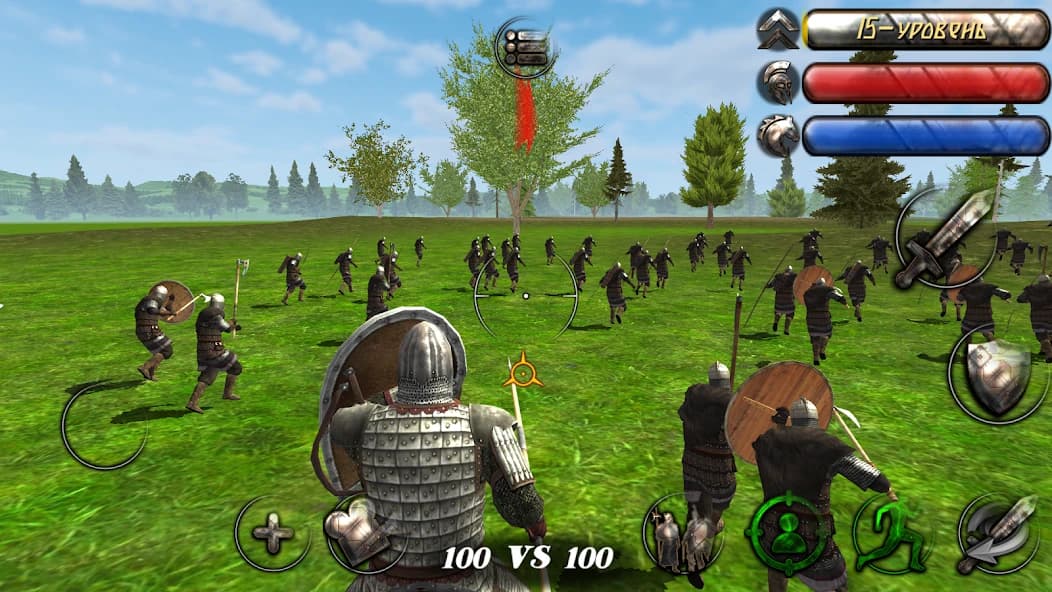Toggle the green target lock button
Screen dimensions: 1052x592
tap(790, 531)
